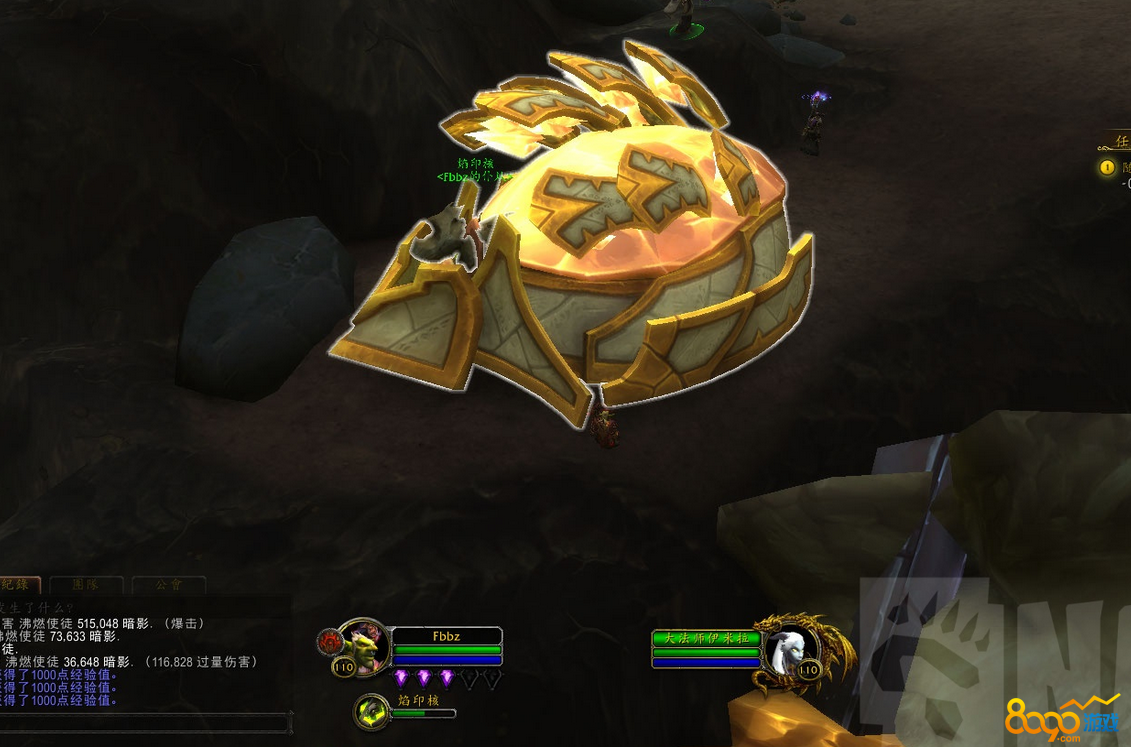The width and height of the screenshot is (1131, 747).
Task: Click the 焰印核 pet portrait
Action: tap(373, 711)
